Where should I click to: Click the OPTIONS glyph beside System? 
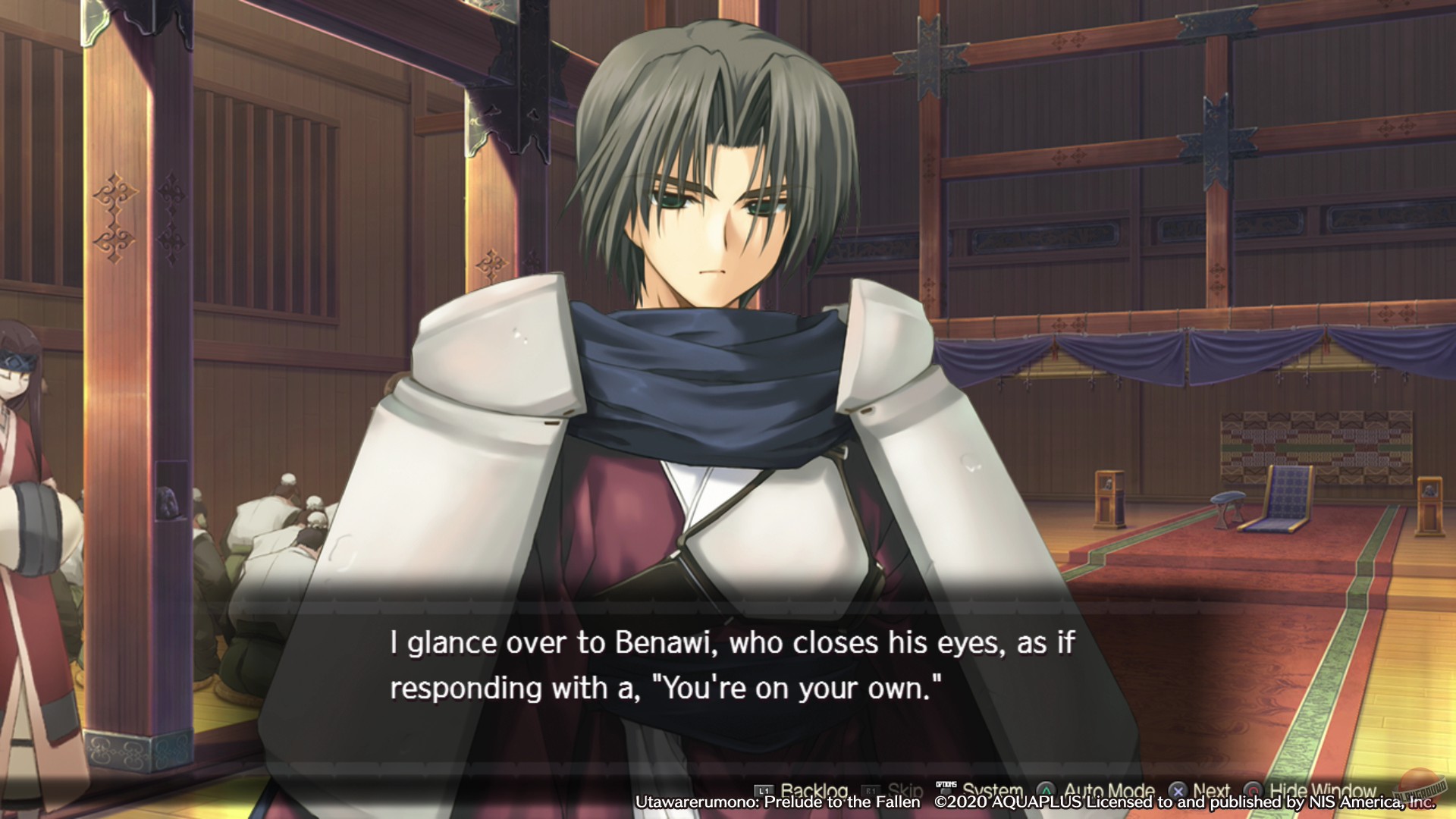tap(945, 787)
